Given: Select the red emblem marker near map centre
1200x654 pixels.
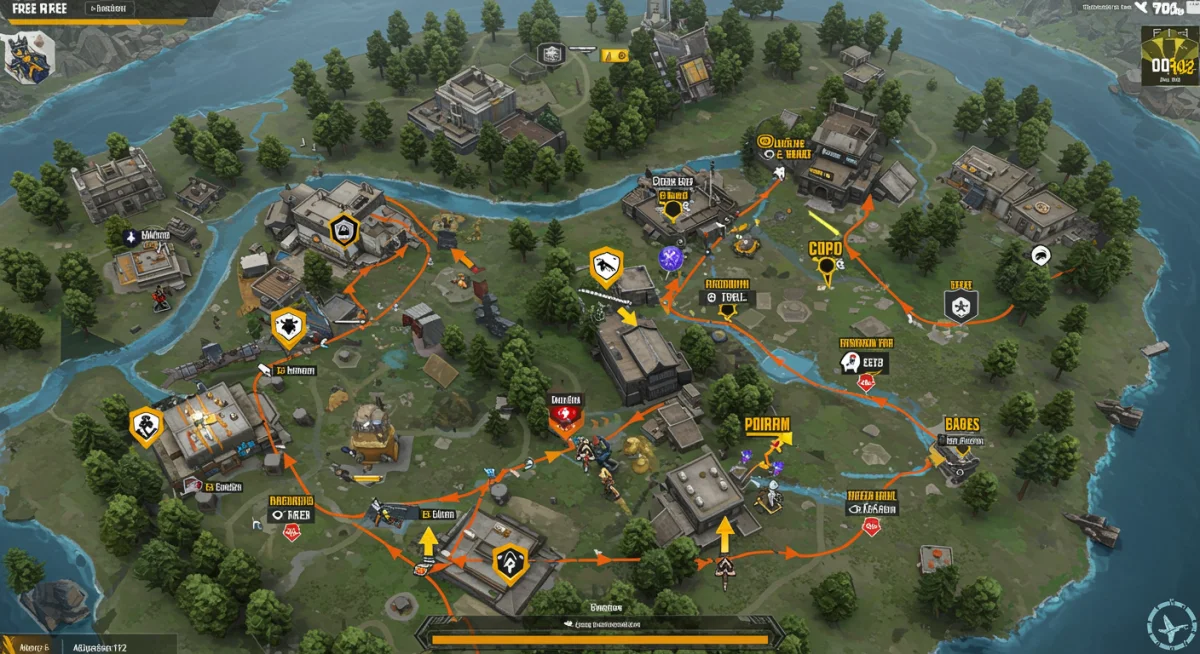Looking at the screenshot, I should (x=566, y=412).
